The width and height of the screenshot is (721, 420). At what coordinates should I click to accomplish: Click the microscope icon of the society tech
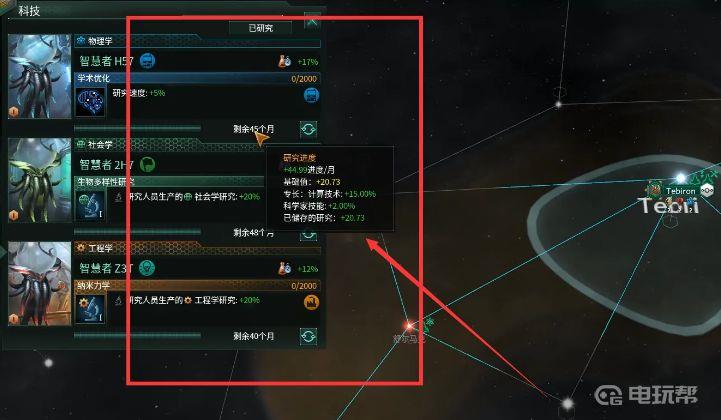click(91, 204)
